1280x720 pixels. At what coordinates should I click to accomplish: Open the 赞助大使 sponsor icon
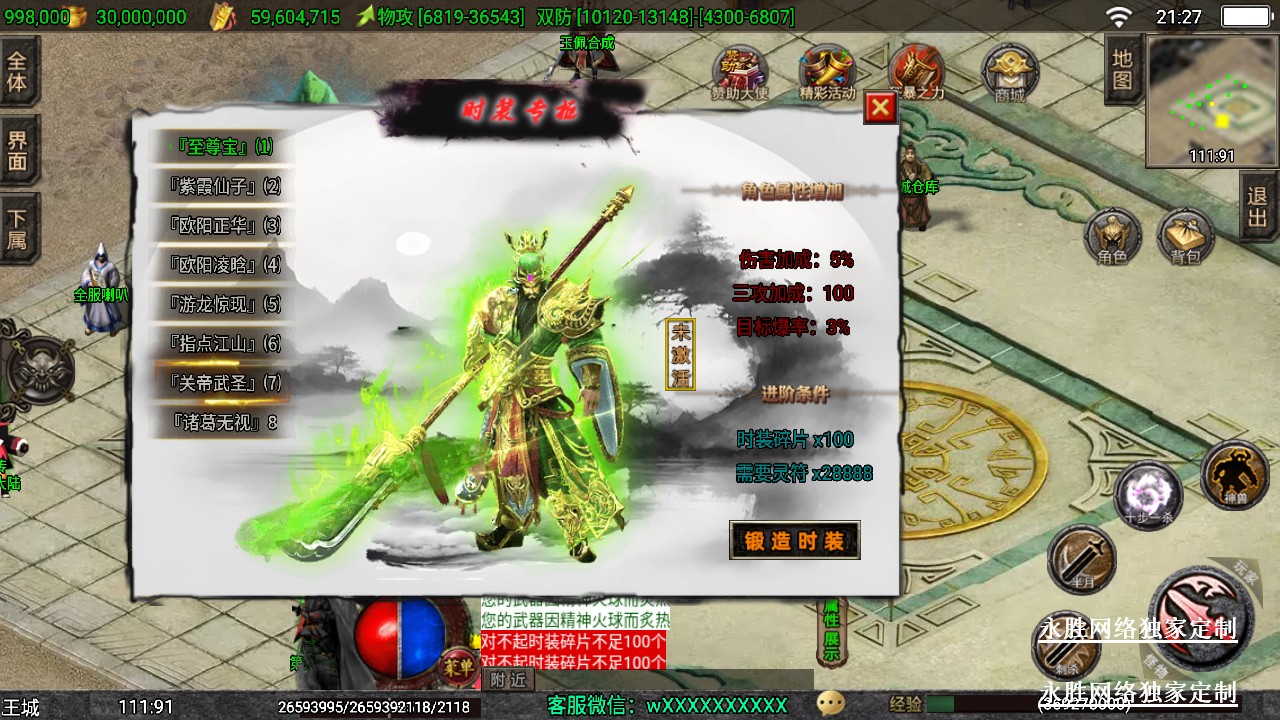(740, 74)
